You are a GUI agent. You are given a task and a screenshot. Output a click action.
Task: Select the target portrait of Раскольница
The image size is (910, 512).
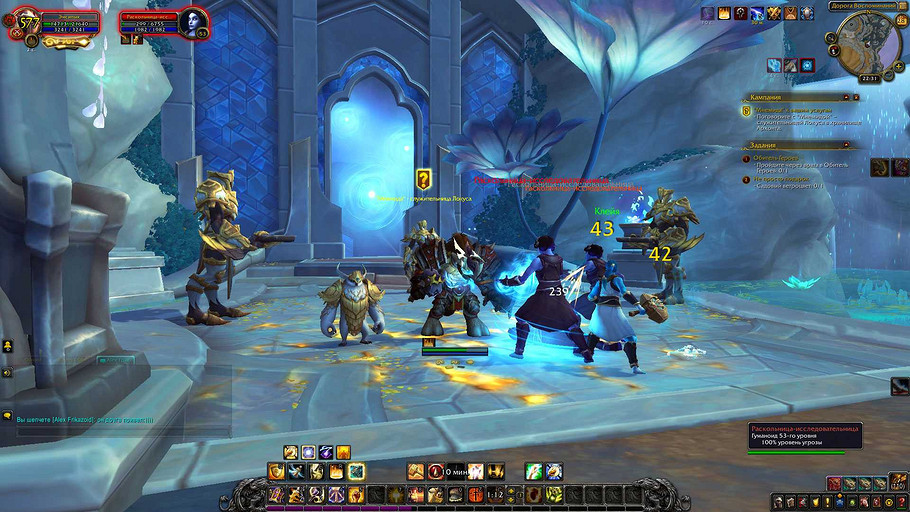click(193, 23)
